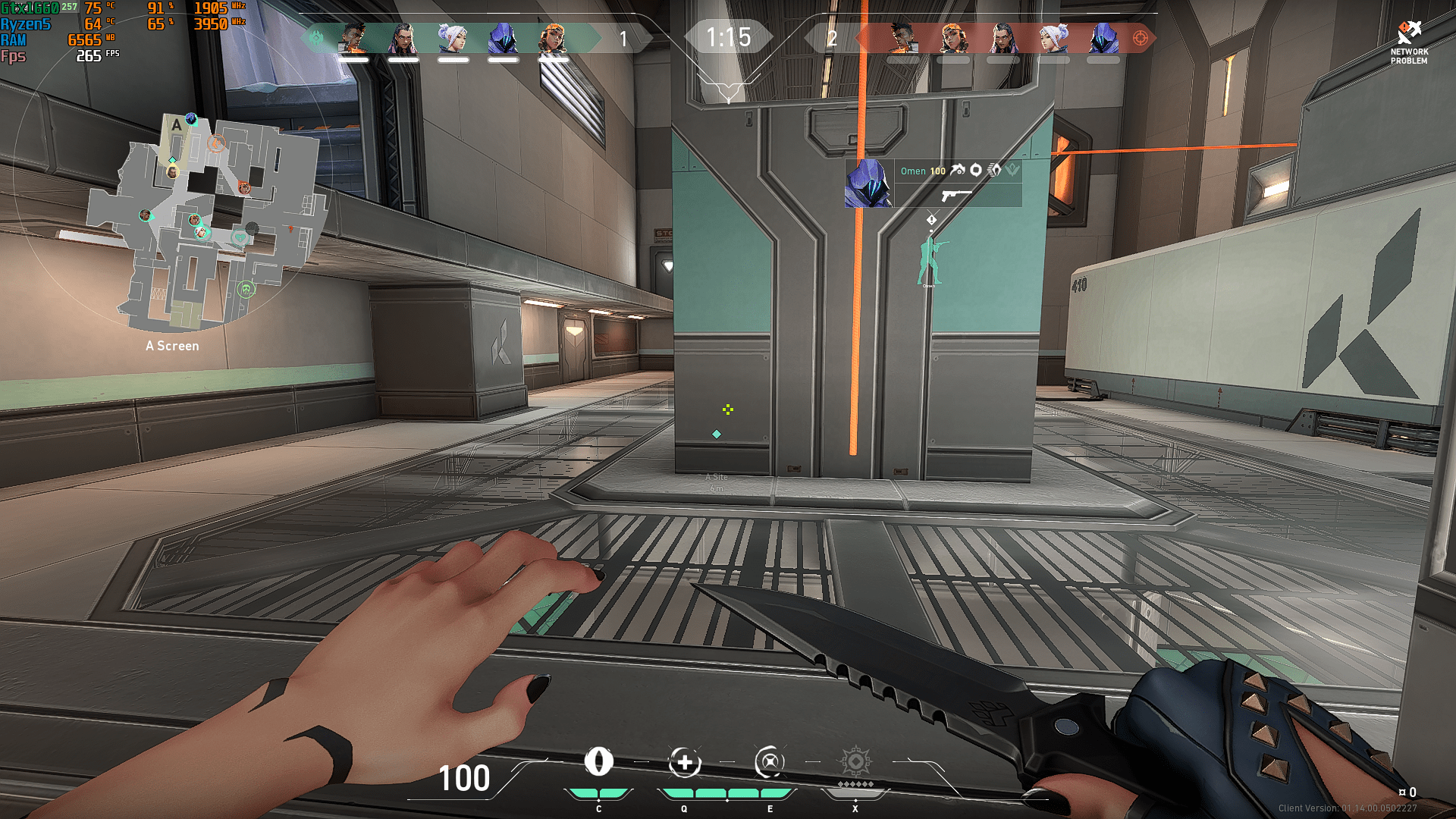Click the health value showing 100

465,778
